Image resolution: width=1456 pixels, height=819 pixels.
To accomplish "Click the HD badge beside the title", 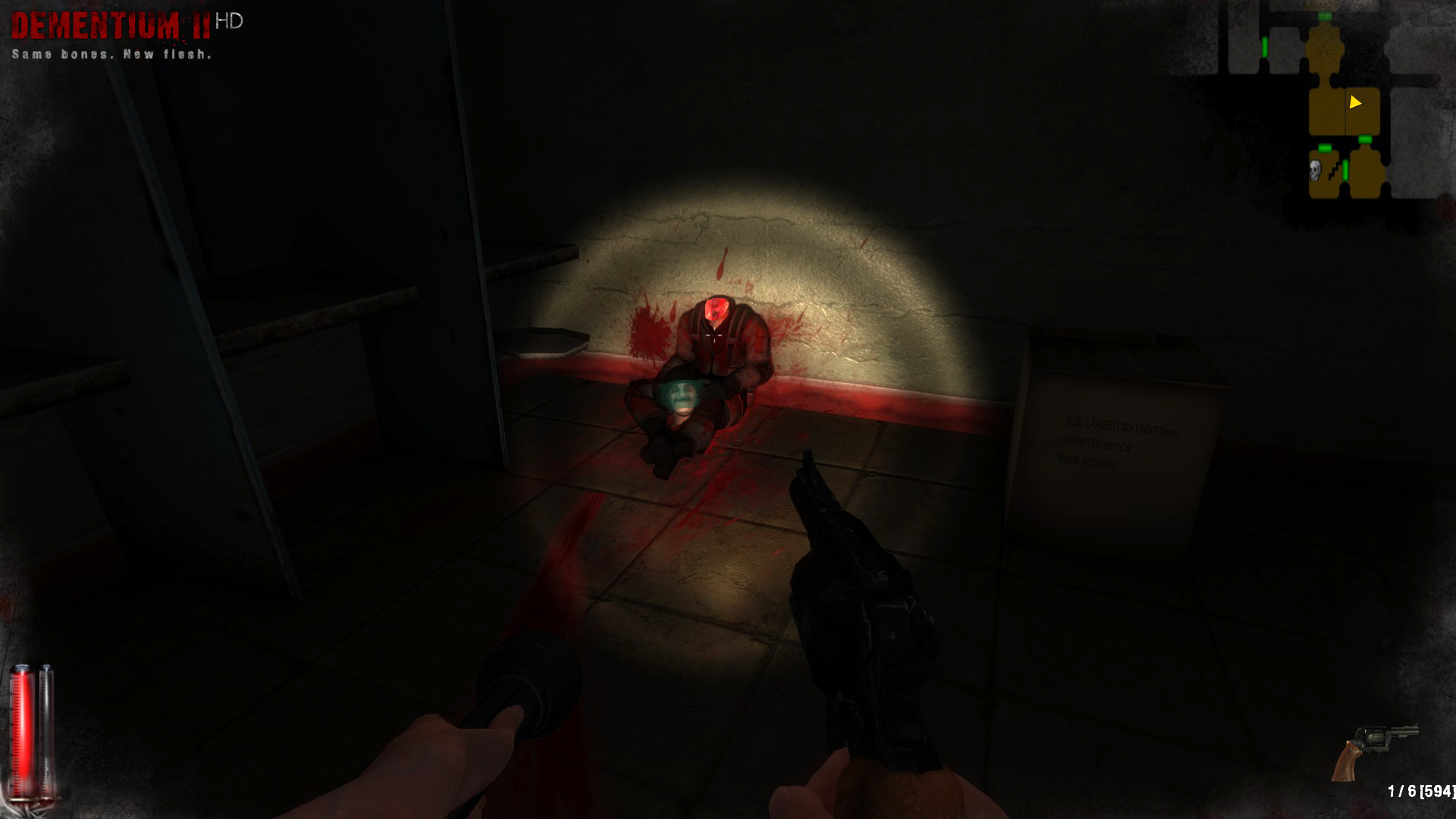I will [228, 22].
